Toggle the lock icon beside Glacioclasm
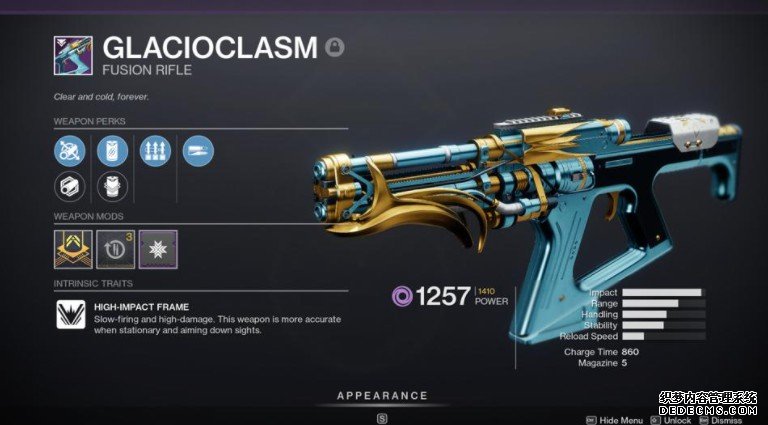The width and height of the screenshot is (768, 425). pos(334,47)
